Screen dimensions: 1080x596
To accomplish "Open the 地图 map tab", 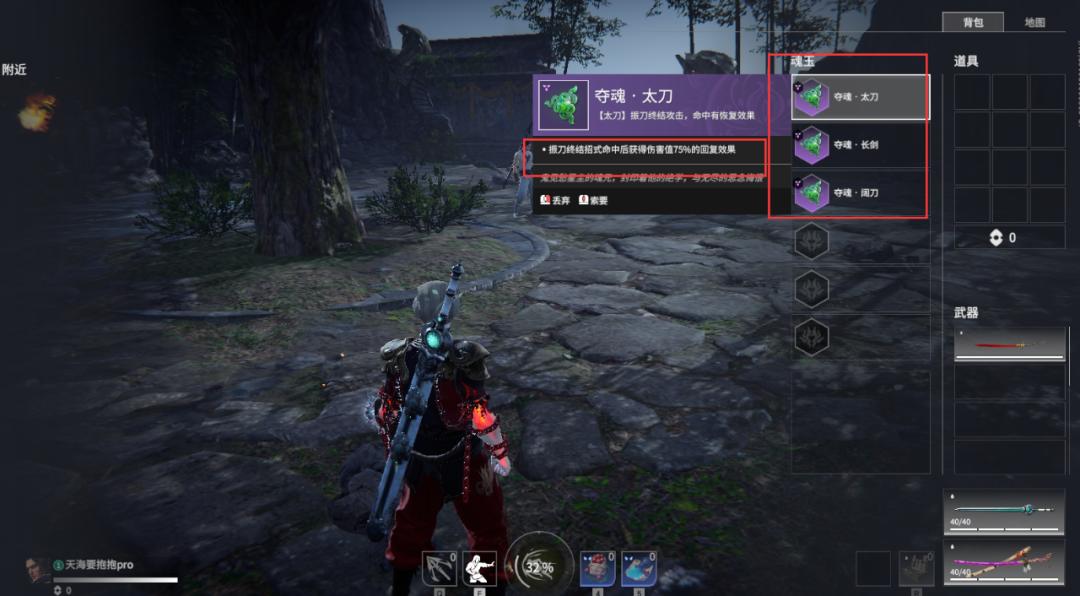I will [1034, 22].
